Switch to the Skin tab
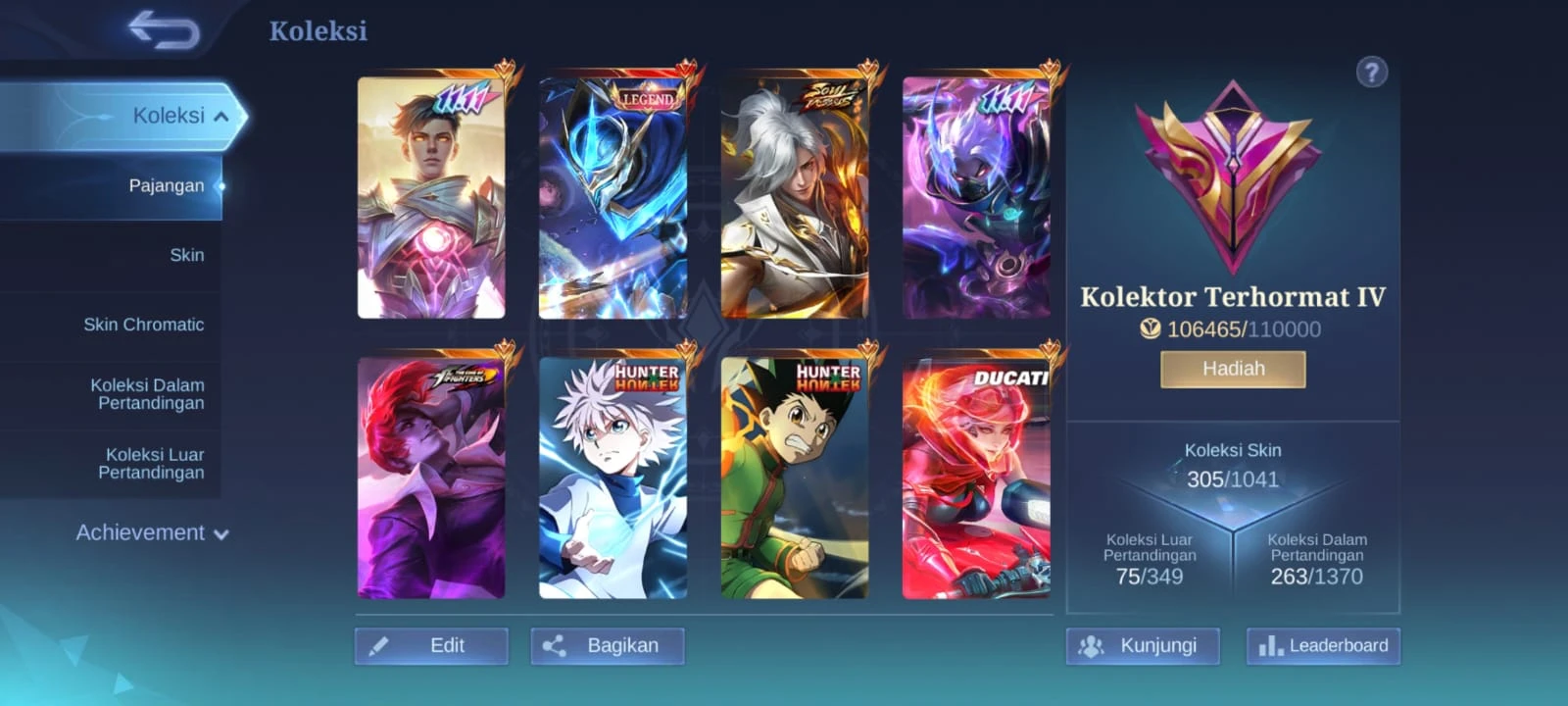This screenshot has width=1568, height=706. pyautogui.click(x=188, y=254)
